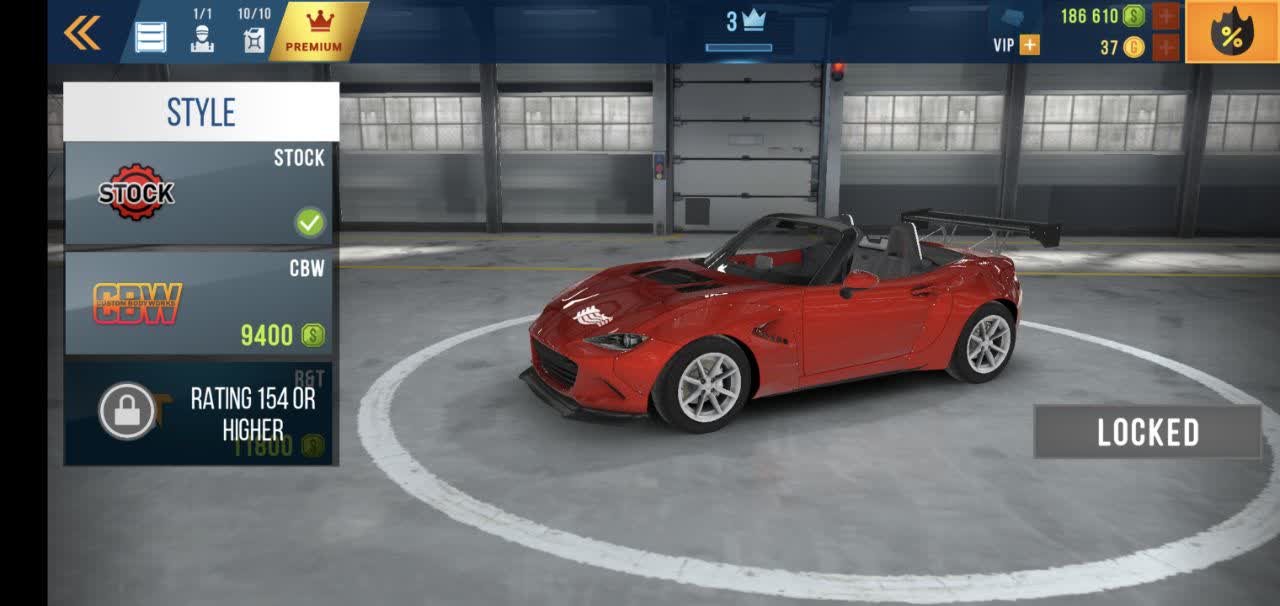Select the Stock style option
The image size is (1280, 606).
pos(201,194)
